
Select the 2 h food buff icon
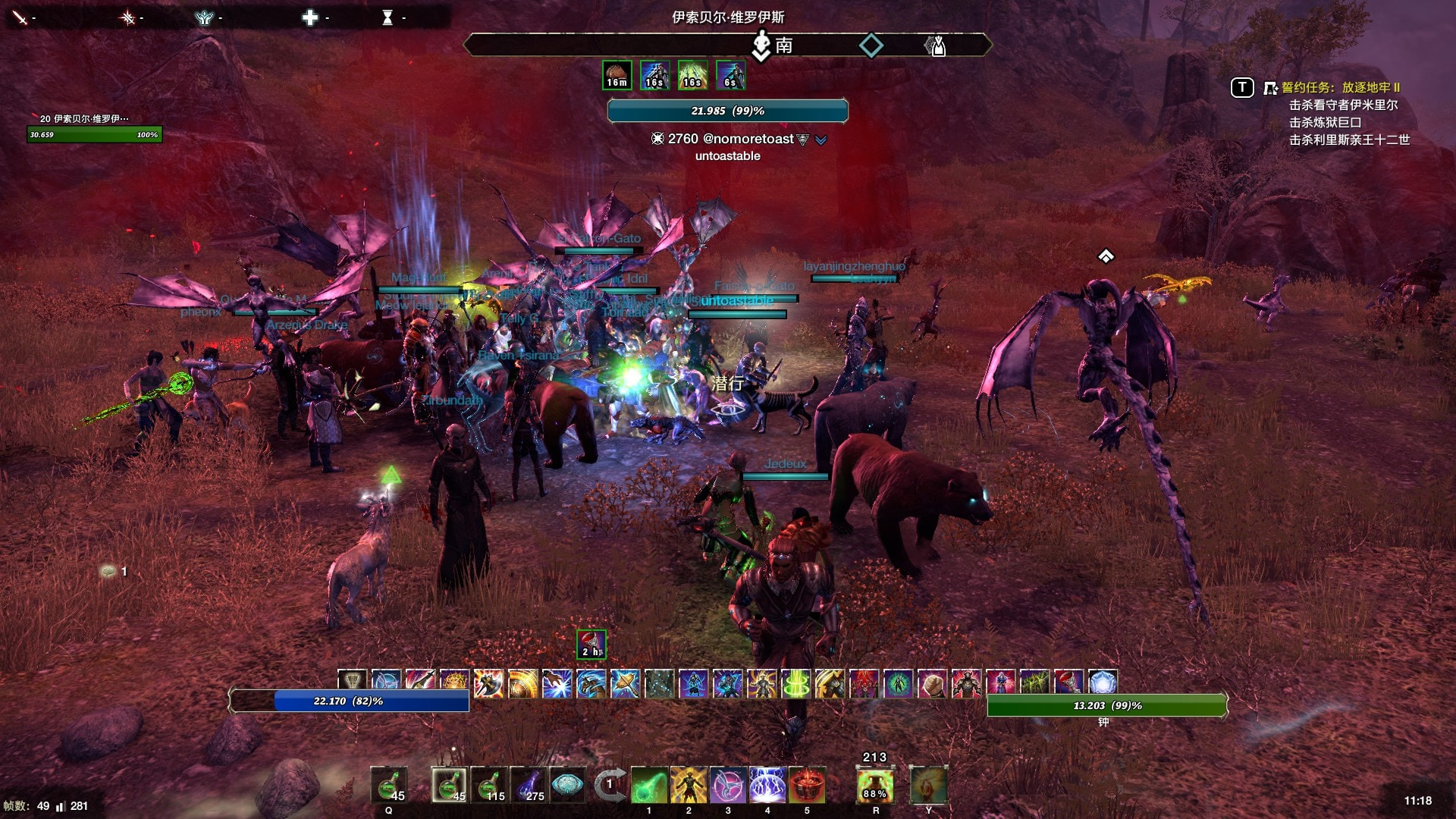[591, 645]
